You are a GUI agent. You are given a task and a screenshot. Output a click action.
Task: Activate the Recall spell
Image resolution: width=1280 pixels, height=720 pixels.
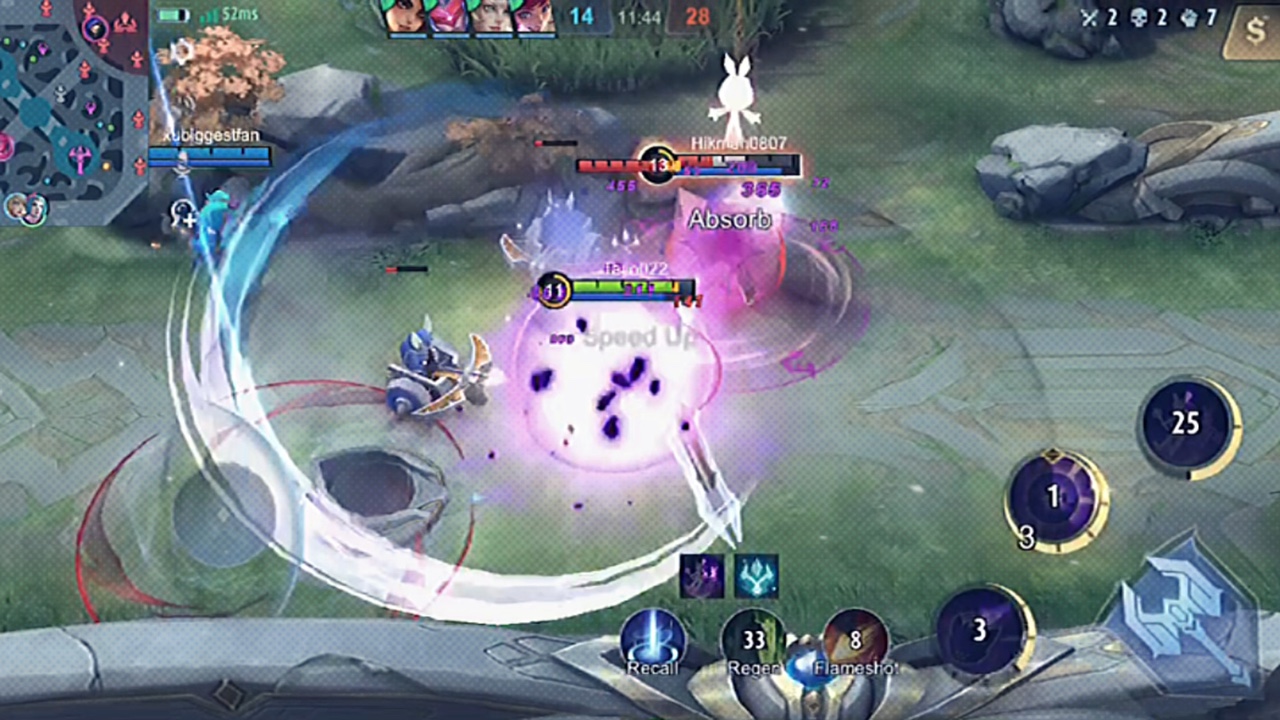(653, 640)
